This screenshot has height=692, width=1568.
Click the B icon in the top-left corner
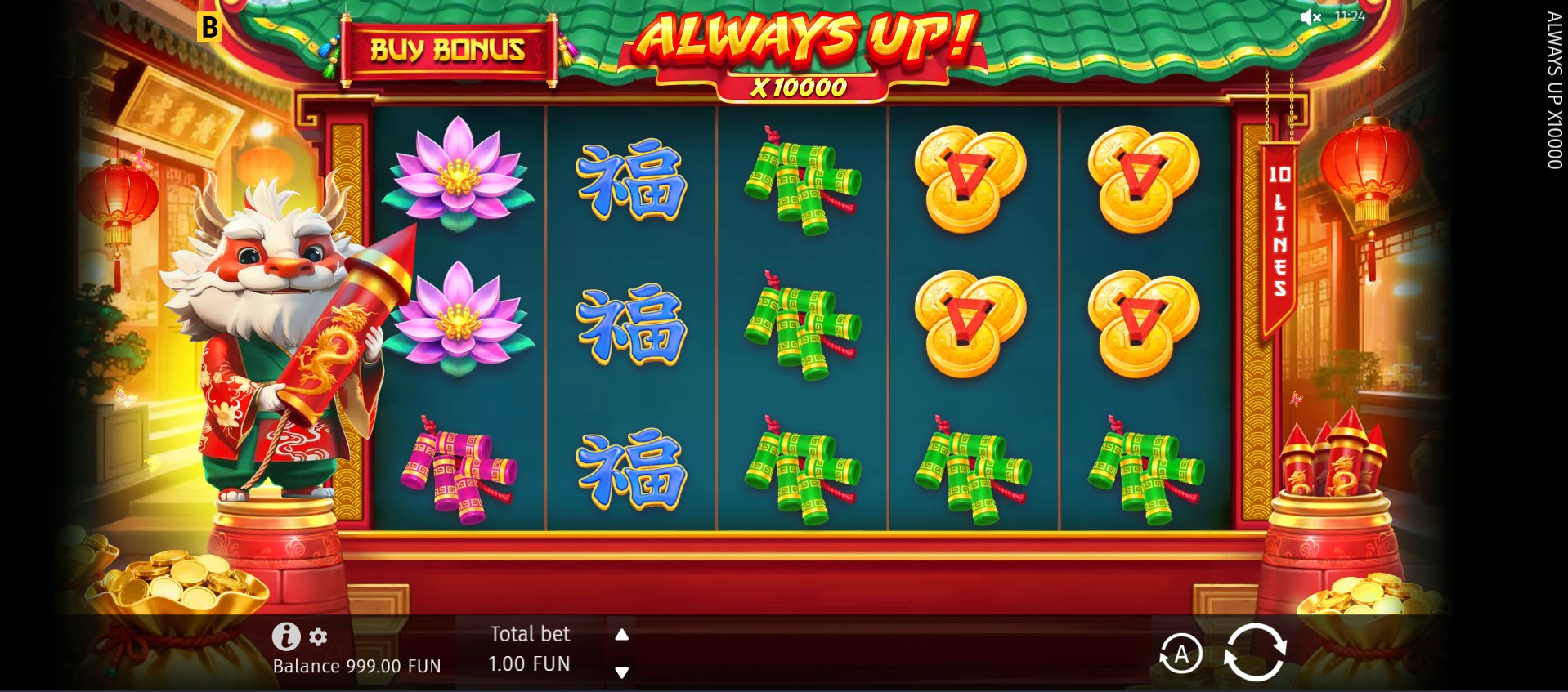(x=211, y=27)
